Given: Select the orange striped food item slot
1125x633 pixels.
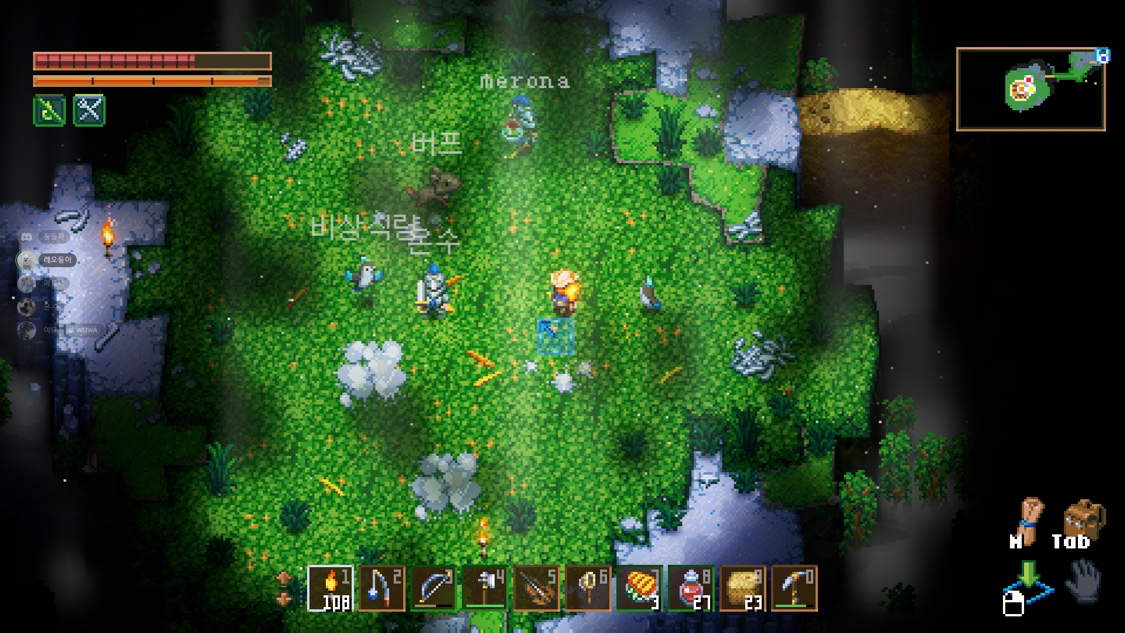Looking at the screenshot, I should (x=641, y=588).
